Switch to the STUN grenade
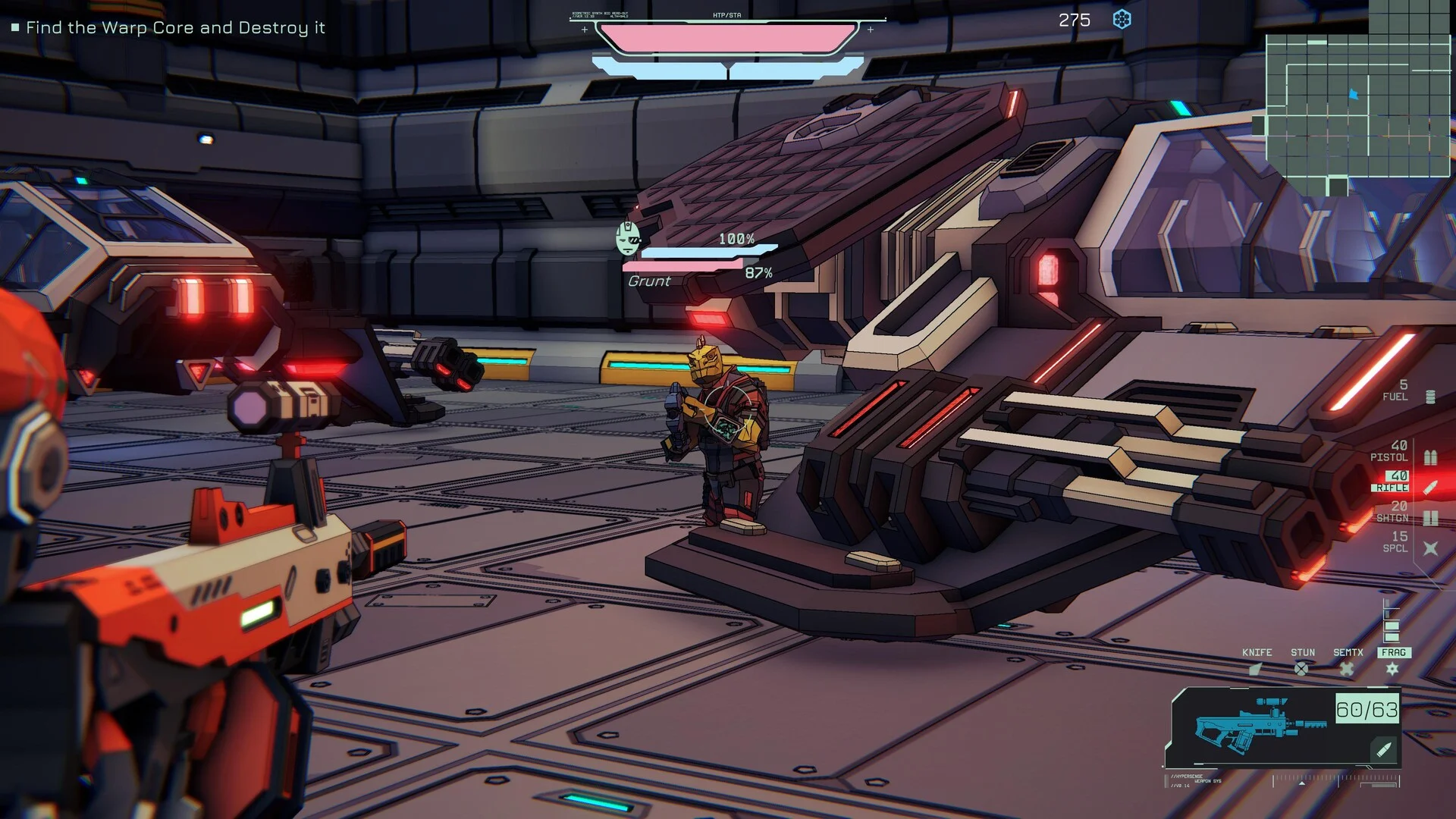Viewport: 1456px width, 819px height. pyautogui.click(x=1302, y=661)
